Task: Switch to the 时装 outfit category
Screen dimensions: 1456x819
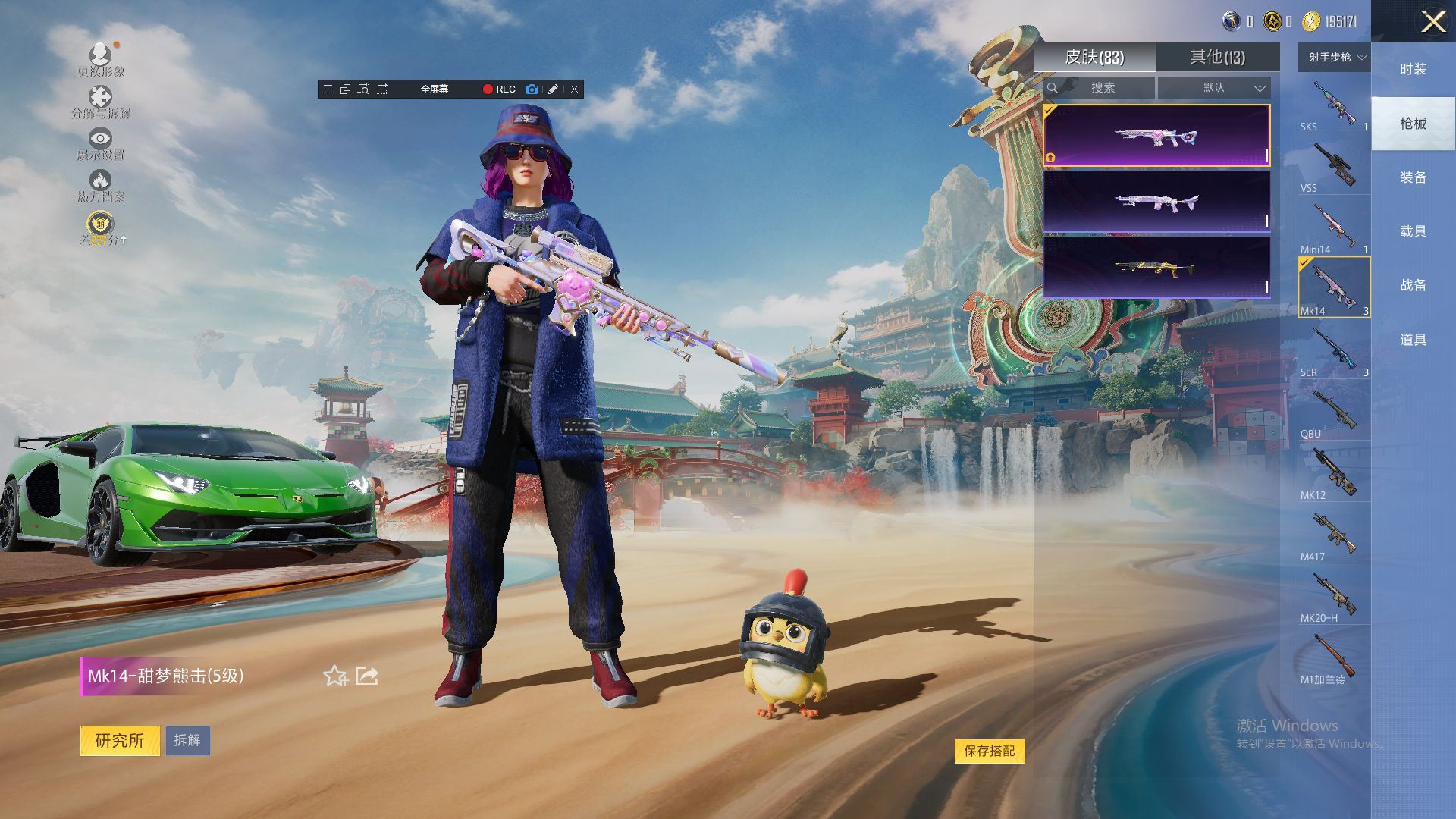Action: point(1413,69)
